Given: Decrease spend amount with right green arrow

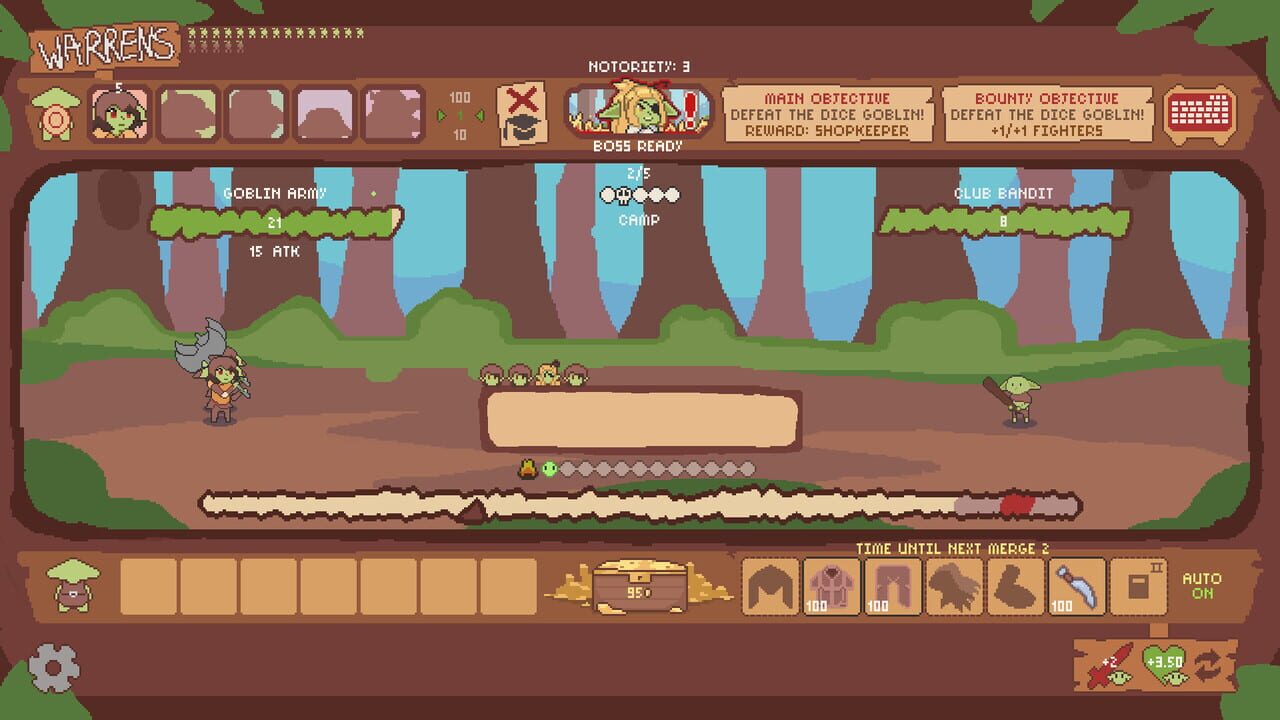Looking at the screenshot, I should coord(480,115).
